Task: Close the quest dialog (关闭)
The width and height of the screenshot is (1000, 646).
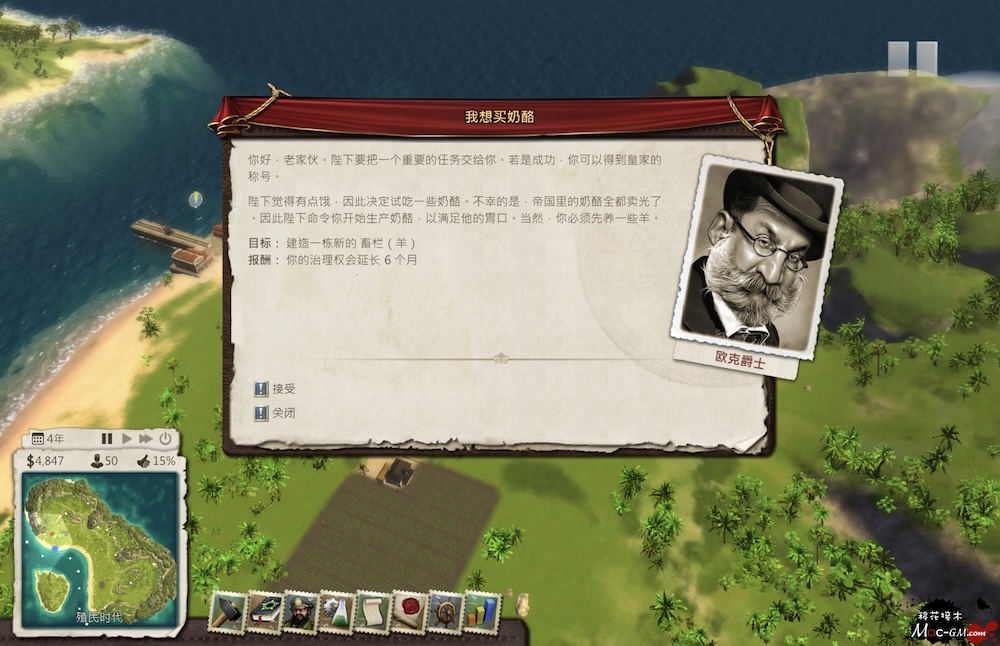Action: tap(277, 412)
